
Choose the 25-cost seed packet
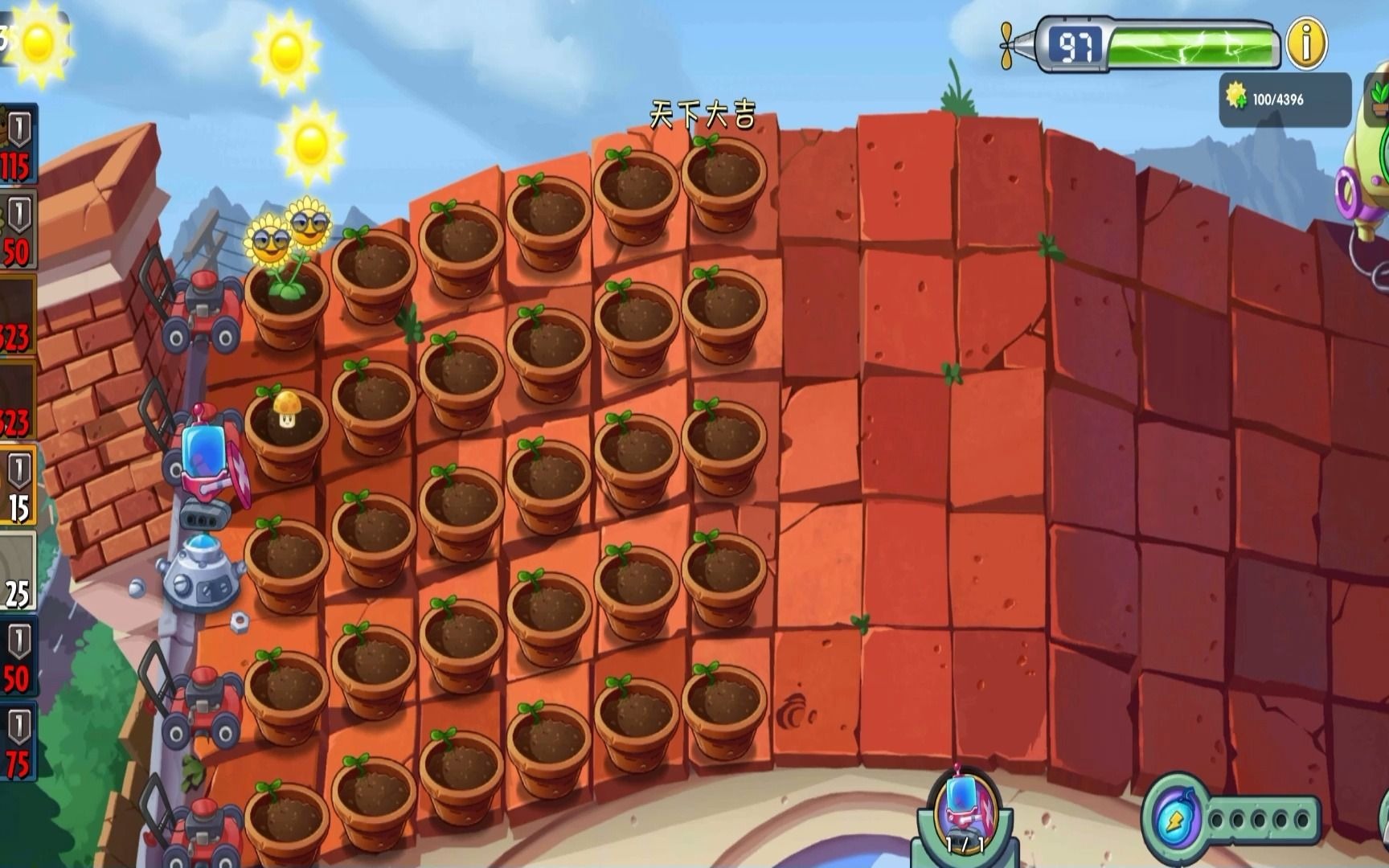(17, 572)
